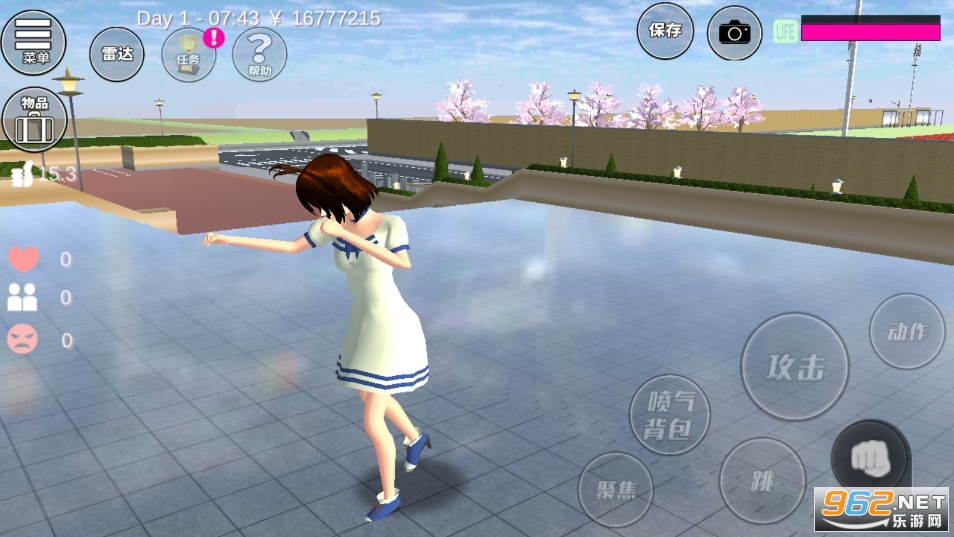Tap the 聚焦 focus button
Screen dimensions: 954x537
click(x=615, y=490)
